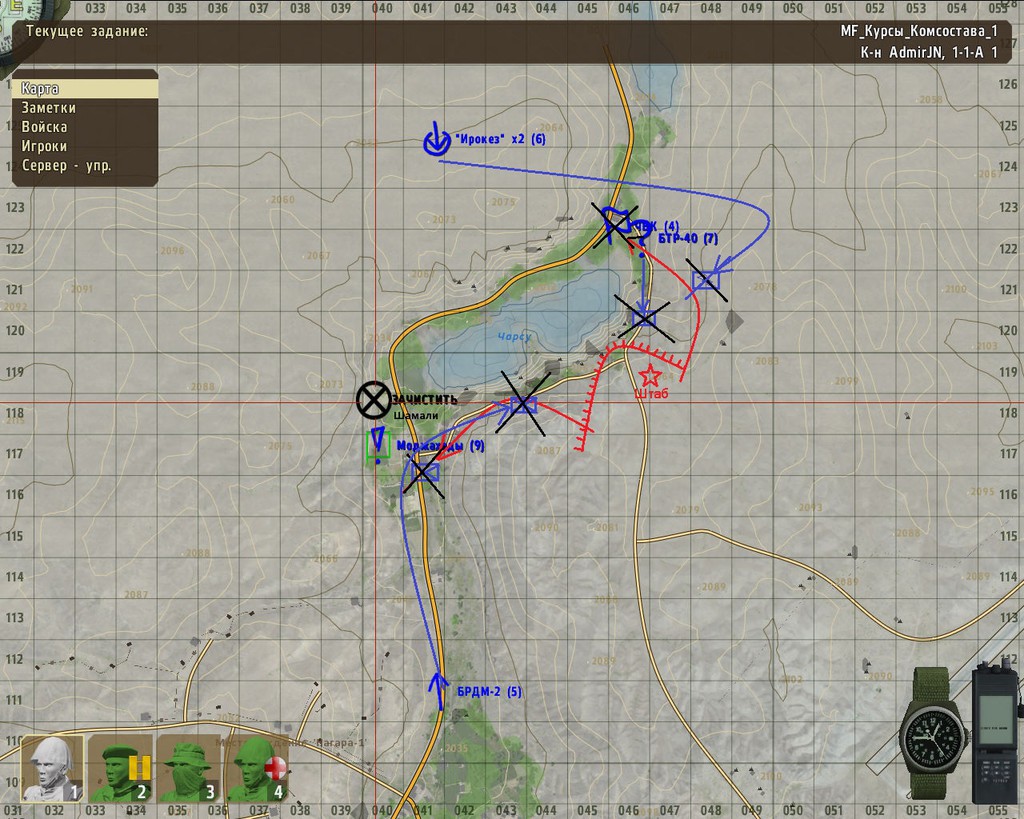The width and height of the screenshot is (1024, 819).
Task: Select unit portrait number 1
Action: click(x=52, y=769)
